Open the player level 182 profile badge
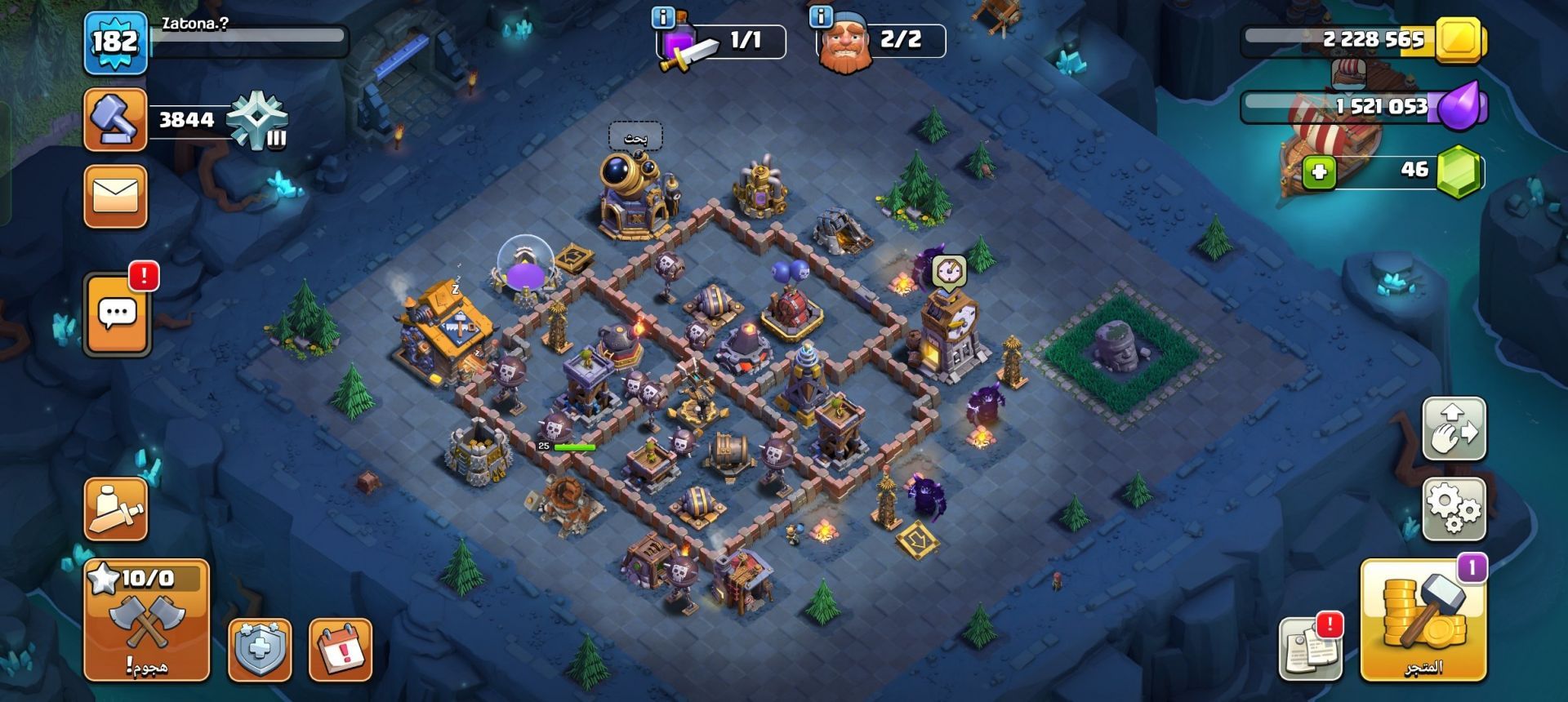The height and width of the screenshot is (702, 1568). click(x=115, y=42)
